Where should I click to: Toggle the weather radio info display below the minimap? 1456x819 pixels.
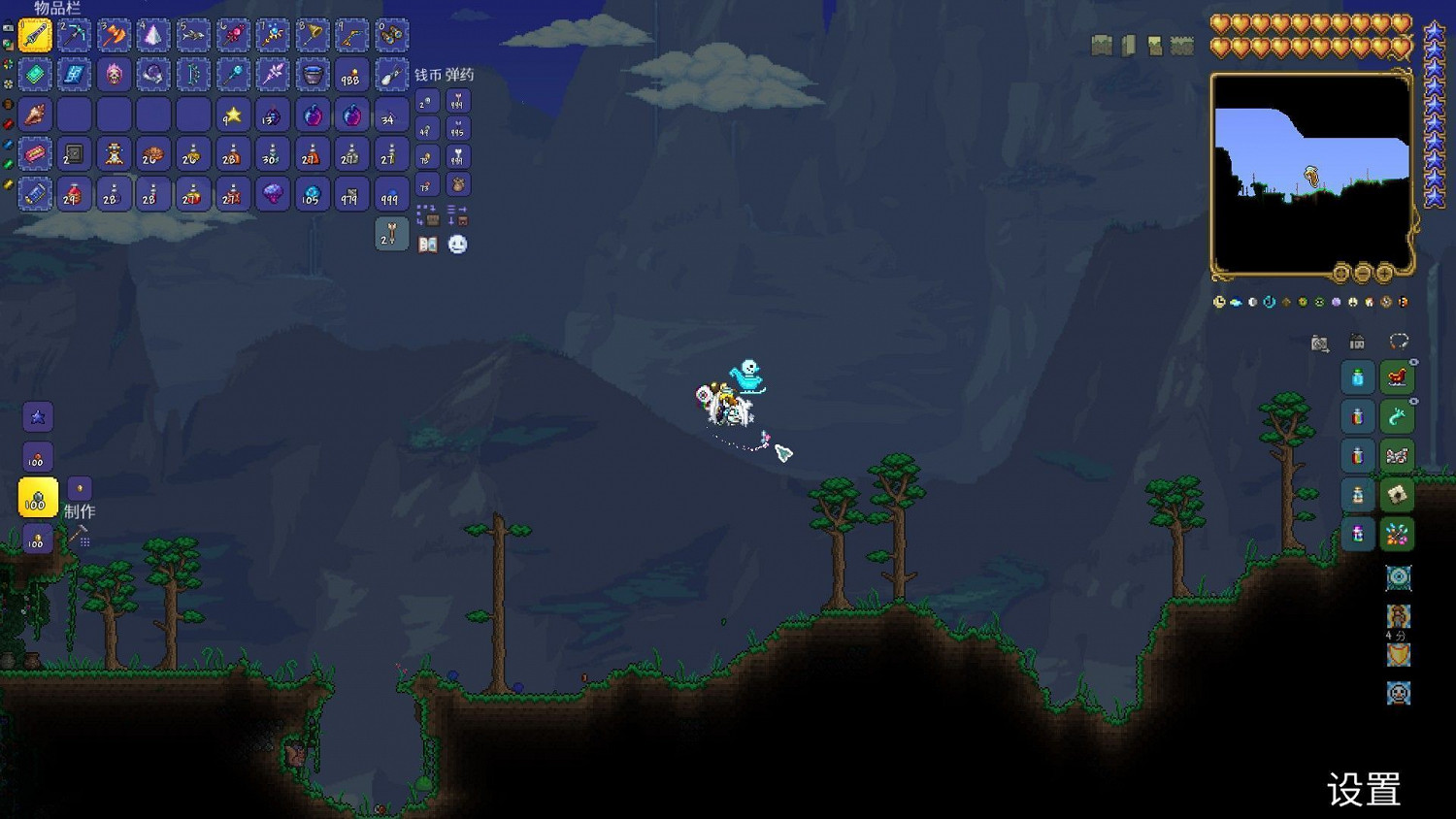[x=1236, y=303]
